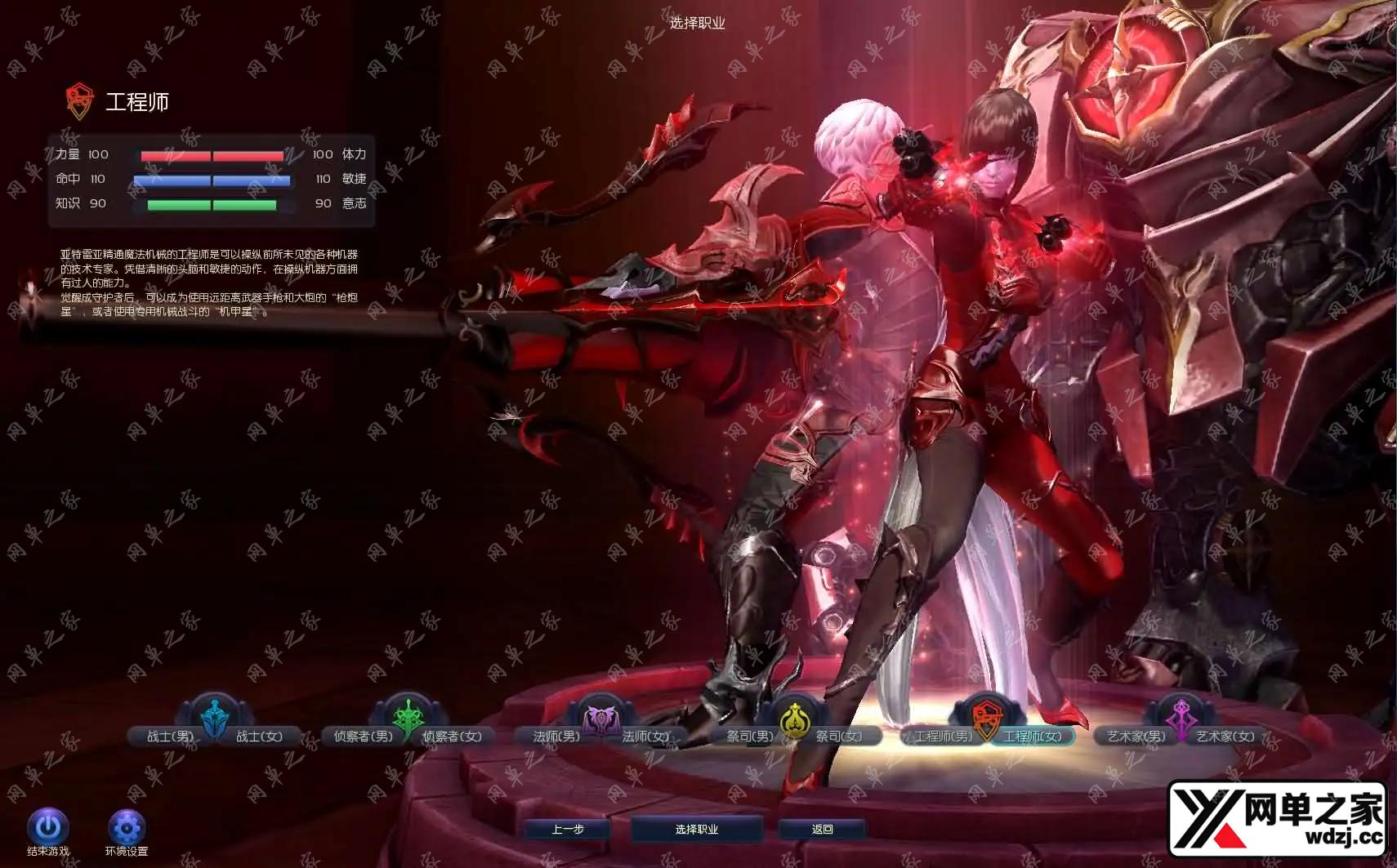Screen dimensions: 1397x868
Task: Switch to the 工程师(男) class option
Action: pyautogui.click(x=943, y=737)
